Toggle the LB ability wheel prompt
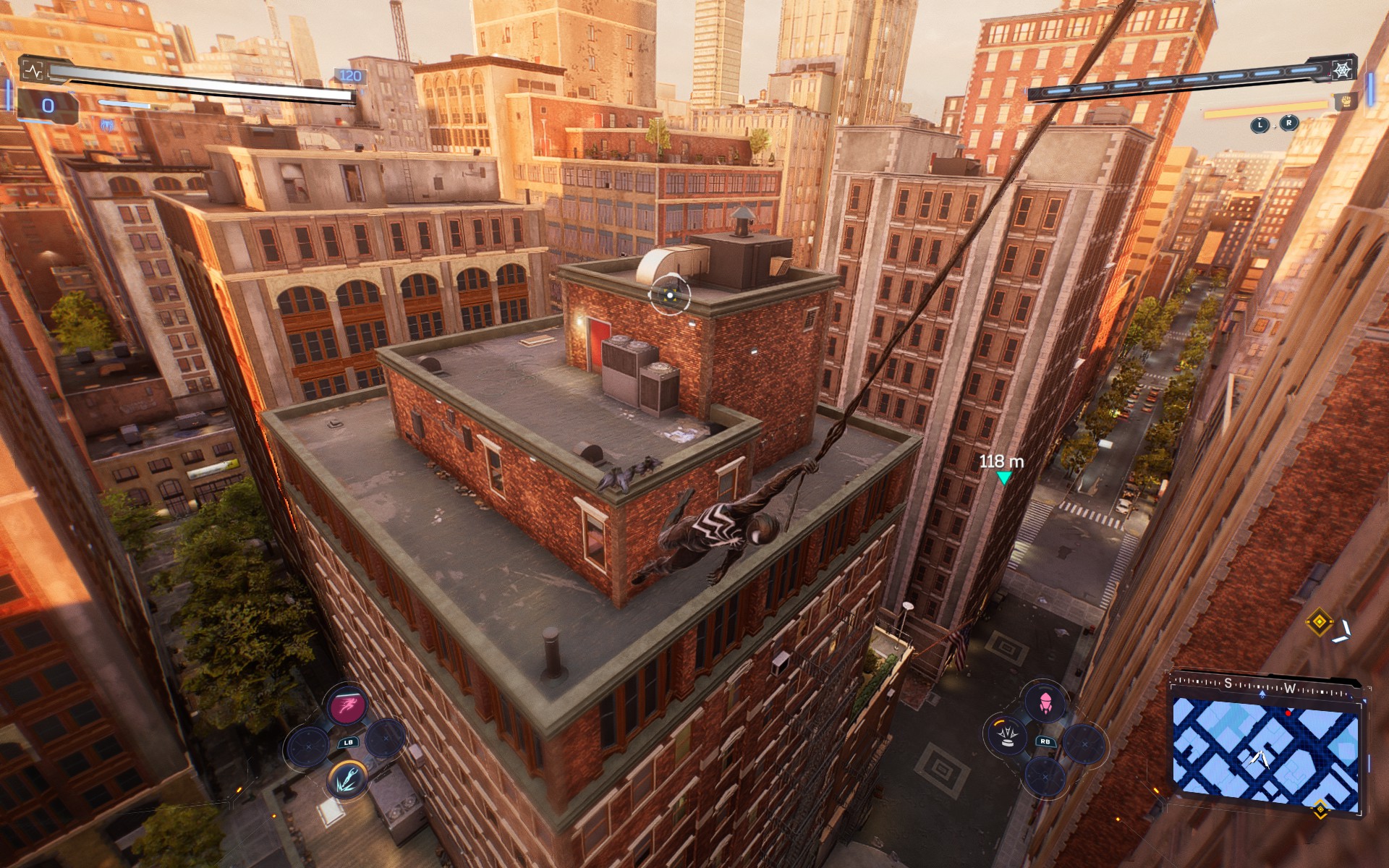Image resolution: width=1389 pixels, height=868 pixels. click(x=348, y=742)
